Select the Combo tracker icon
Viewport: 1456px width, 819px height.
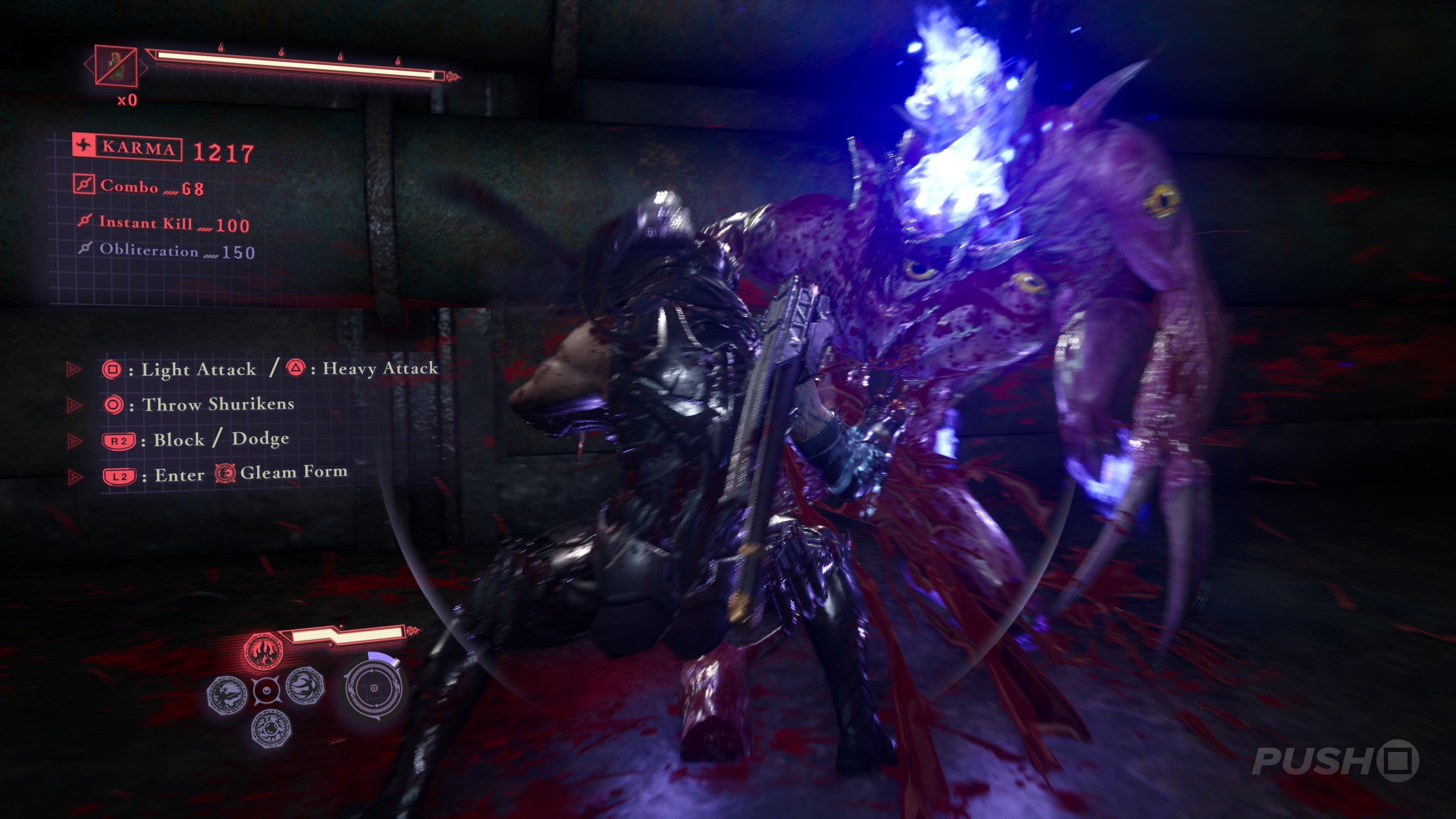click(84, 184)
